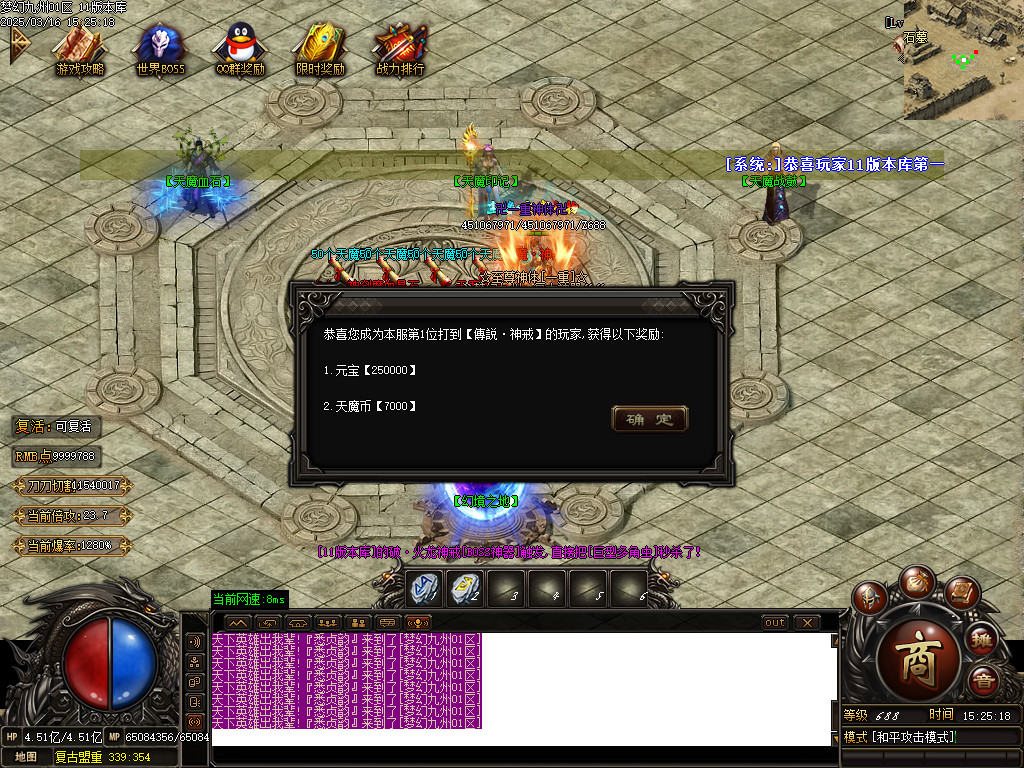Open the skill book icon
The width and height of the screenshot is (1024, 768).
960,594
